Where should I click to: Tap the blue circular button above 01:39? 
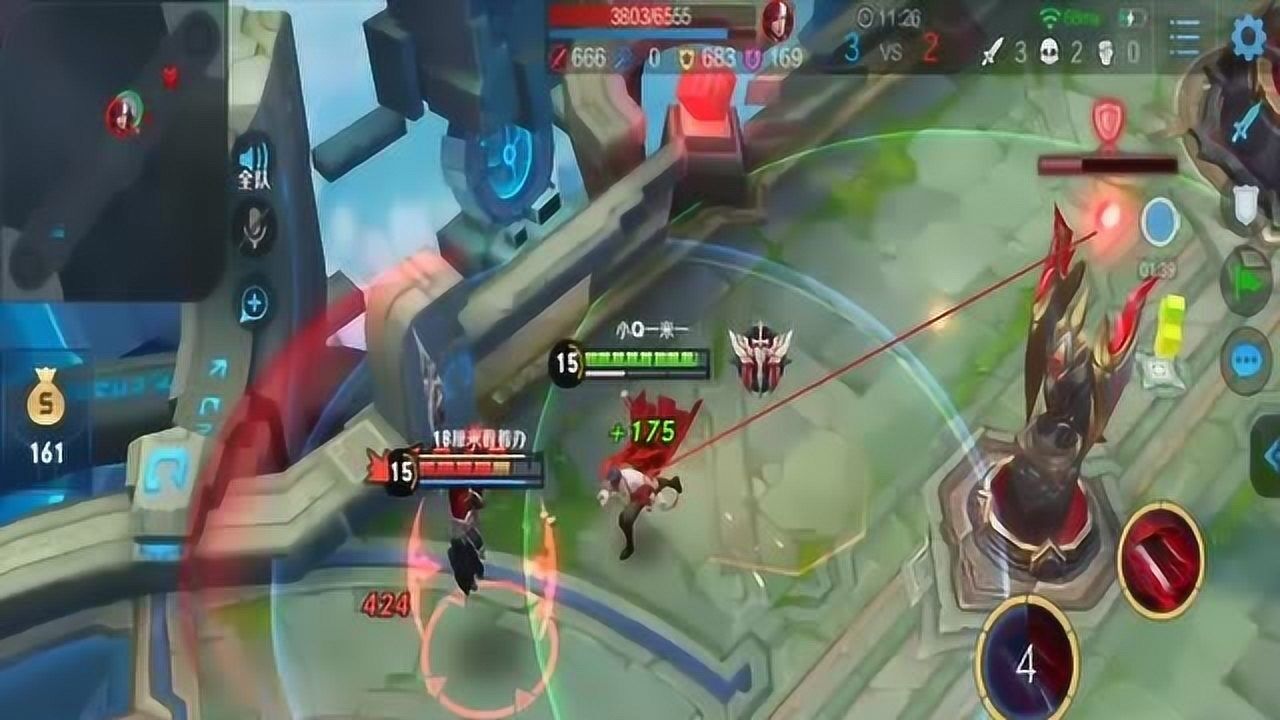[1159, 222]
